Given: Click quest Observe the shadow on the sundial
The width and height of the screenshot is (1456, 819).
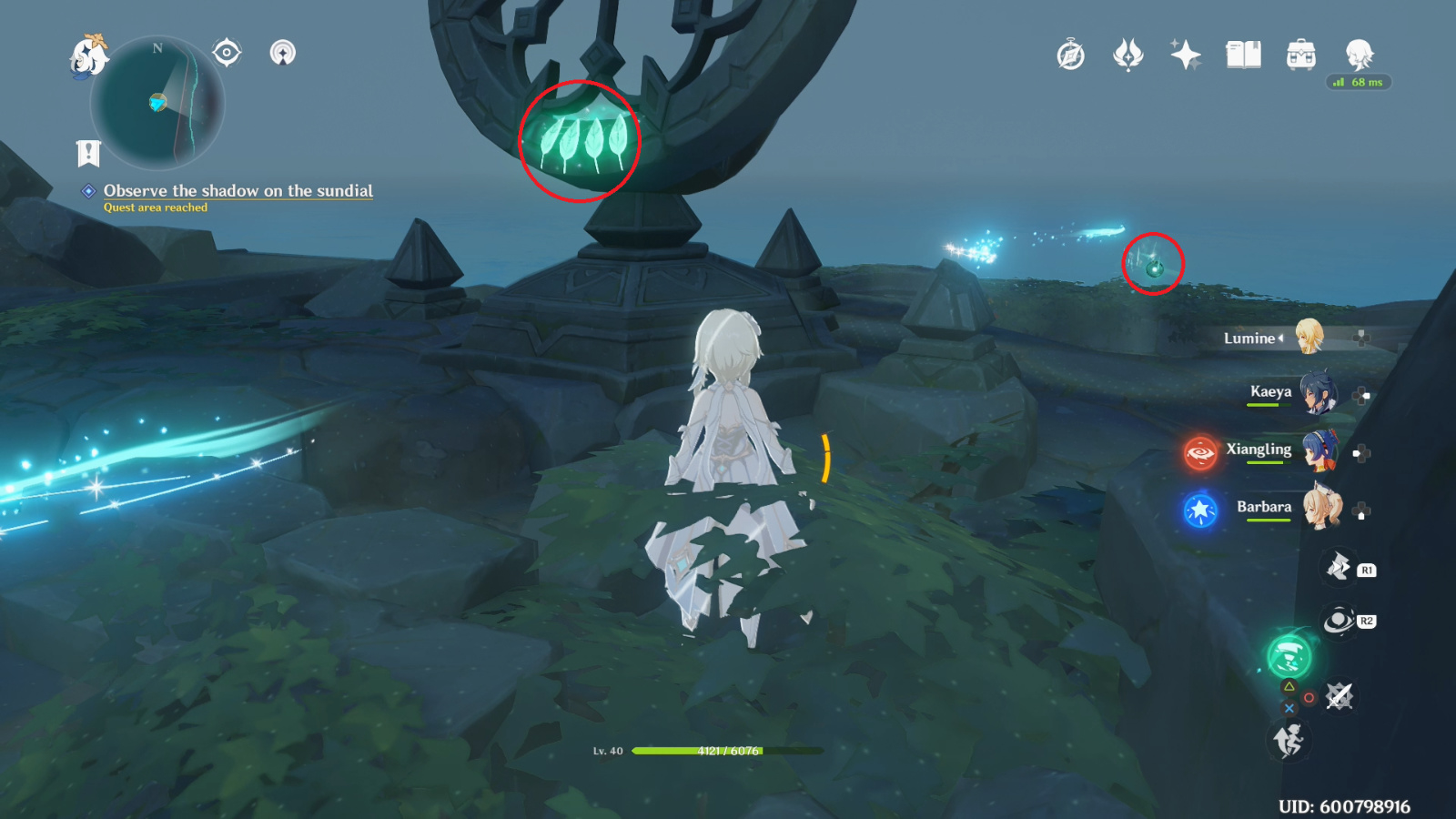Looking at the screenshot, I should 238,191.
